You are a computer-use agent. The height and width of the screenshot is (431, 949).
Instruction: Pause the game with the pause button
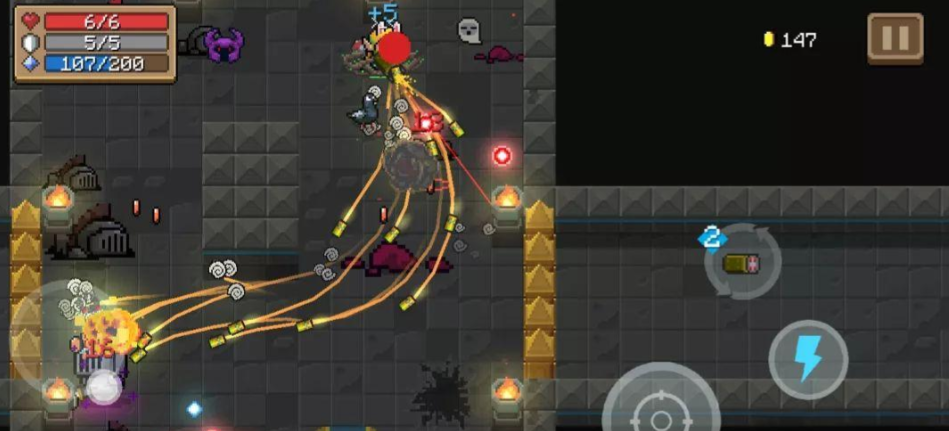[894, 39]
